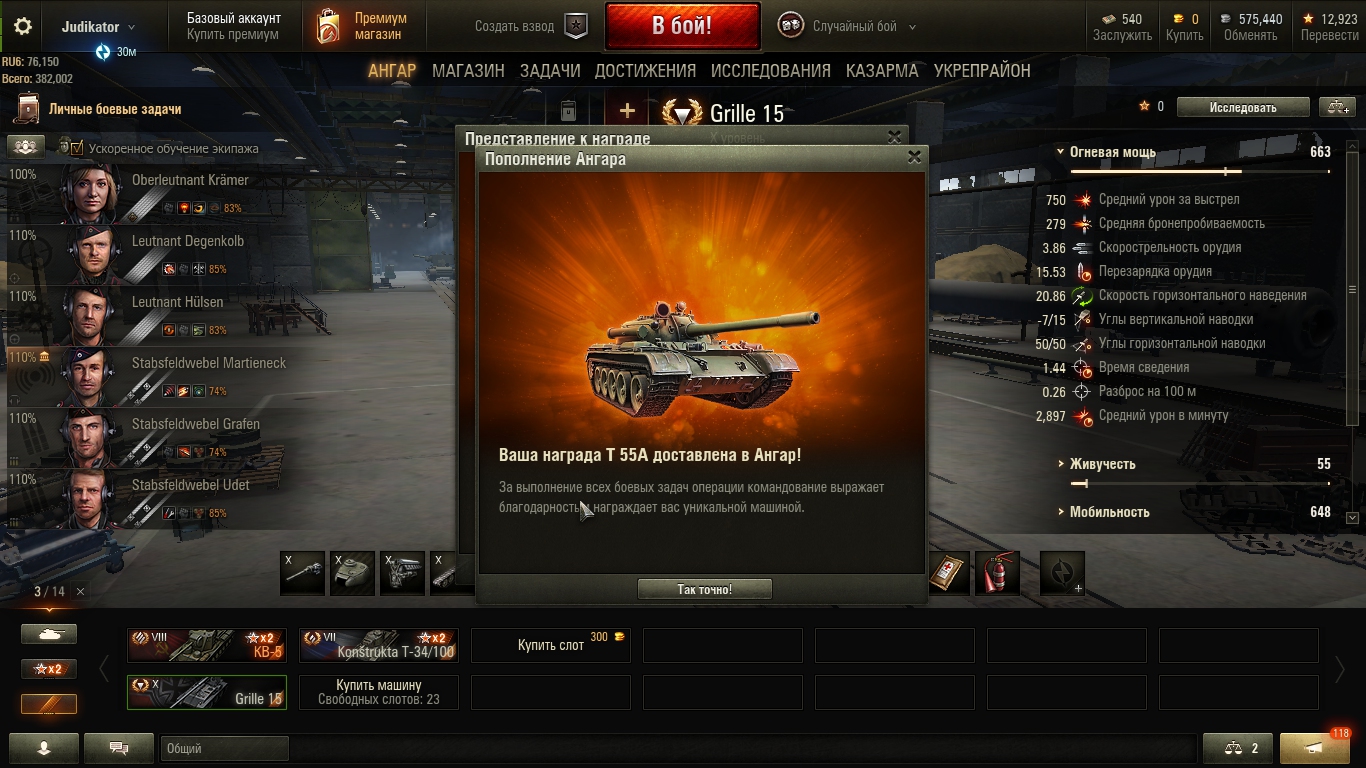This screenshot has height=768, width=1366.
Task: Open the settings gear menu
Action: [23, 27]
